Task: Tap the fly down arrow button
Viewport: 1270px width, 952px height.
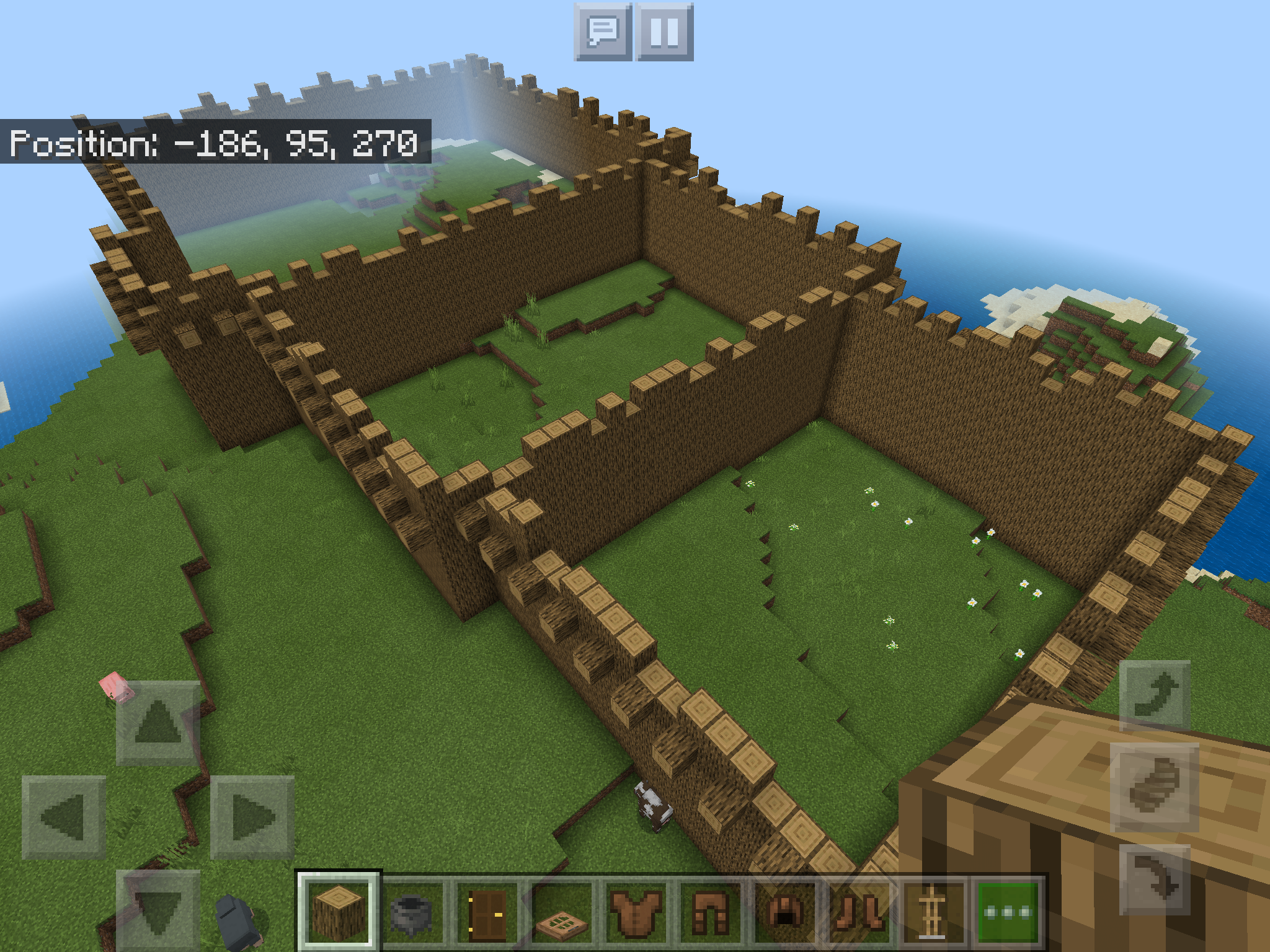Action: point(1155,879)
